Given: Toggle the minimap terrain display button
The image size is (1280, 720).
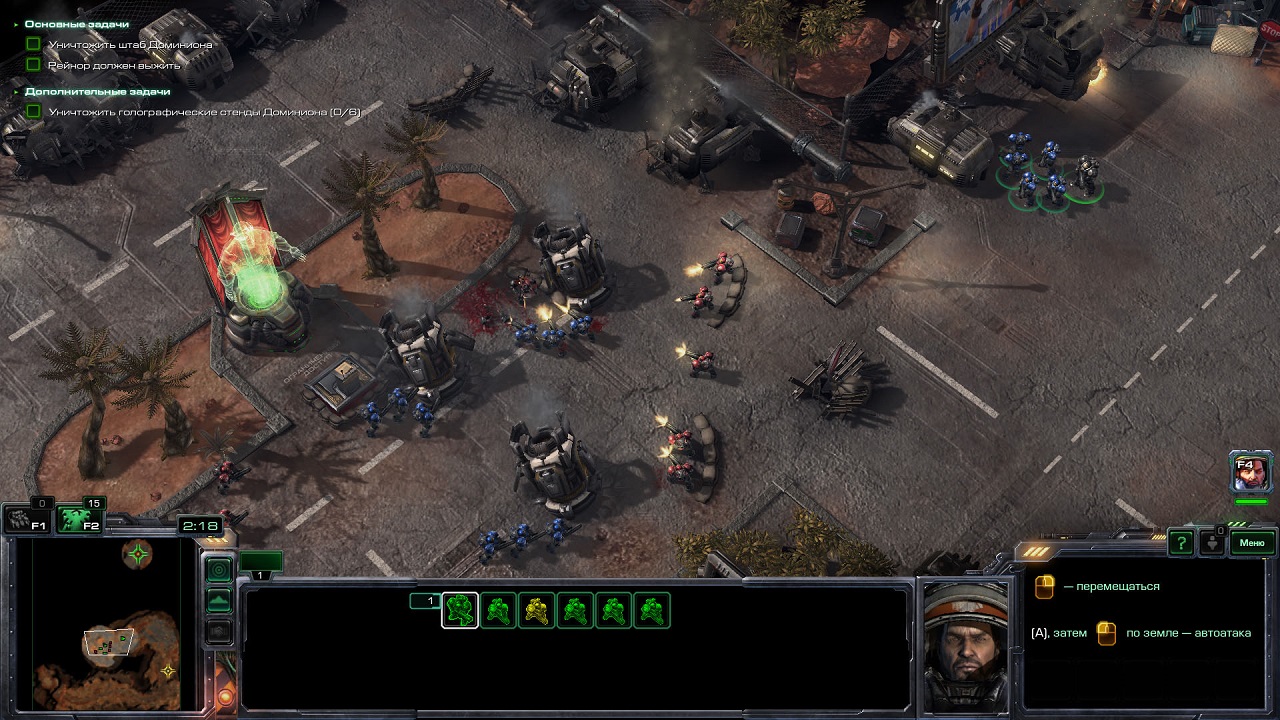Looking at the screenshot, I should tap(218, 600).
